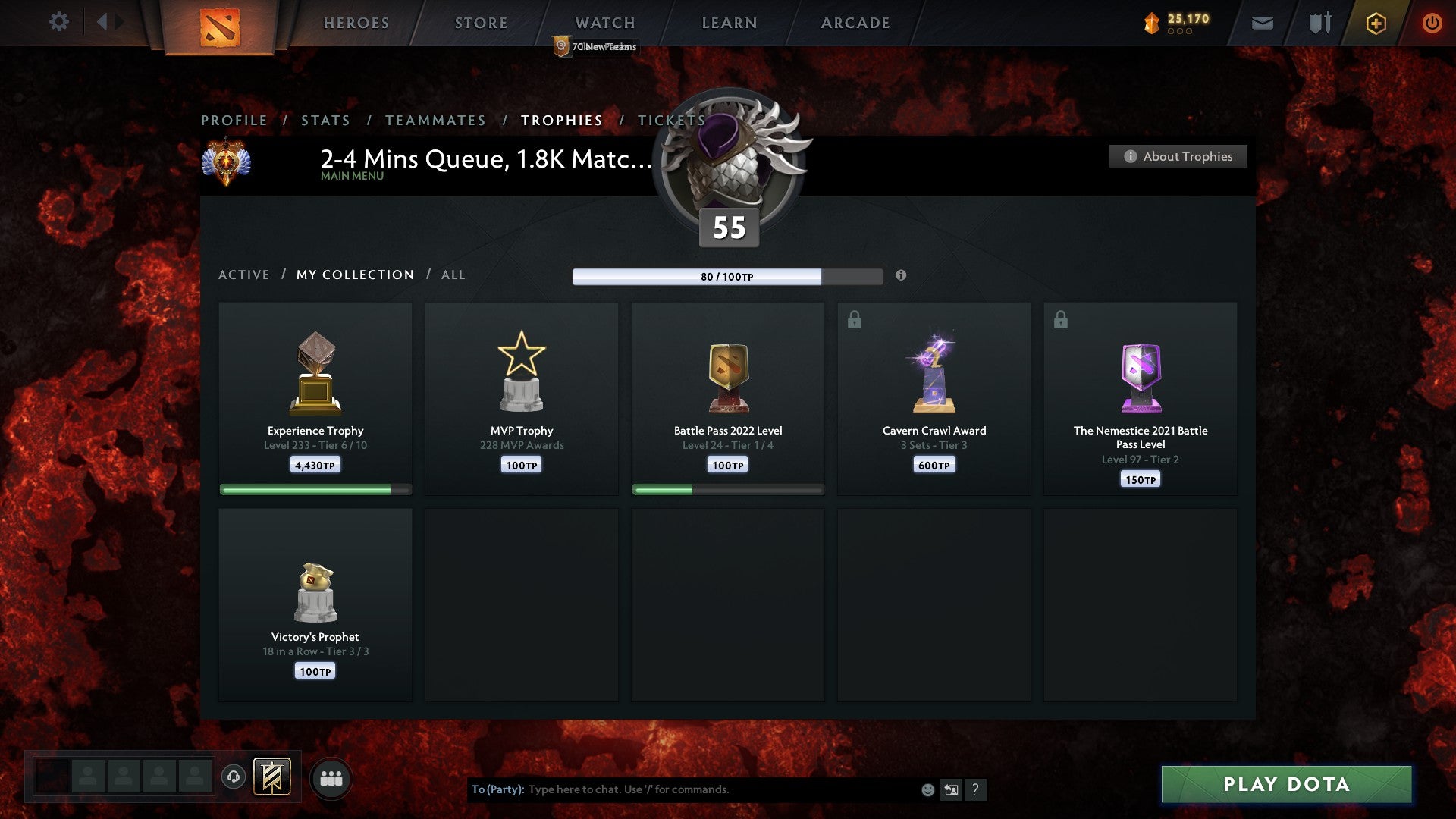Toggle the chat channel icon beside the emoji

[x=951, y=789]
